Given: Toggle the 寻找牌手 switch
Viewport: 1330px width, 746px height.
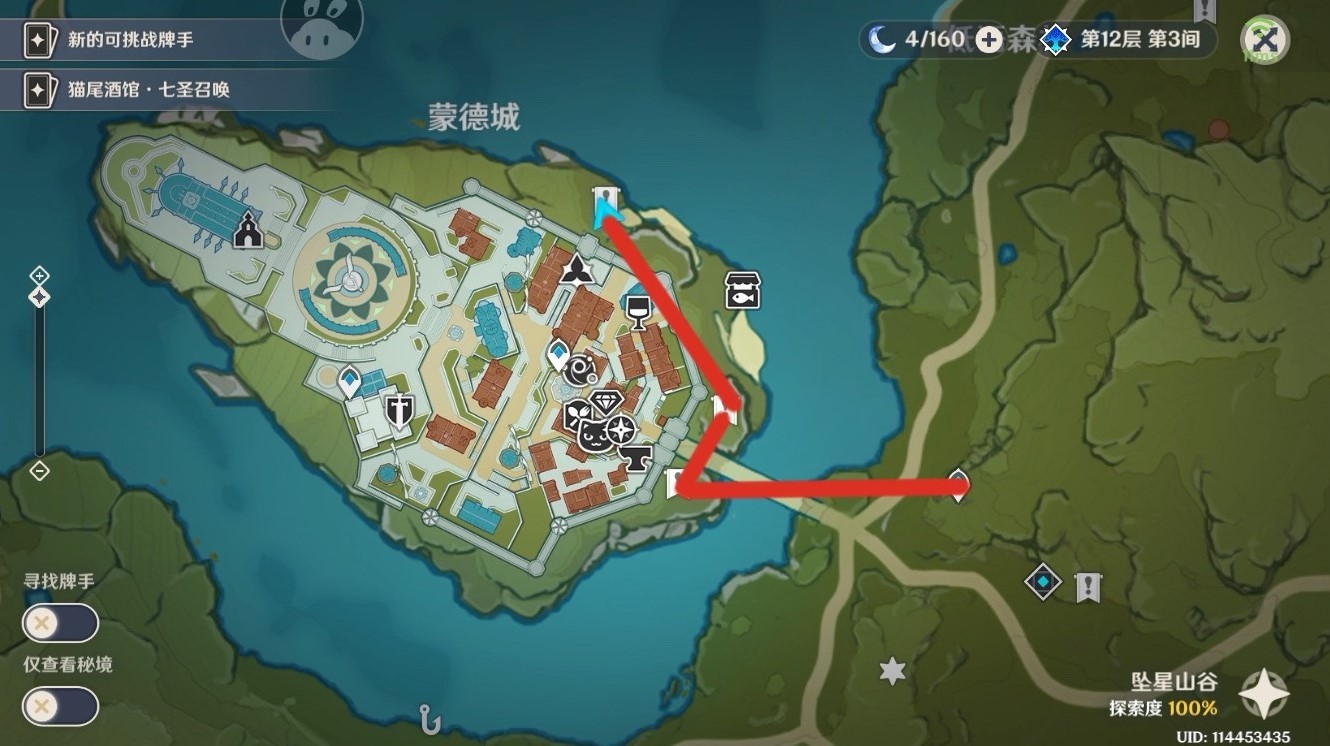Looking at the screenshot, I should coord(60,623).
